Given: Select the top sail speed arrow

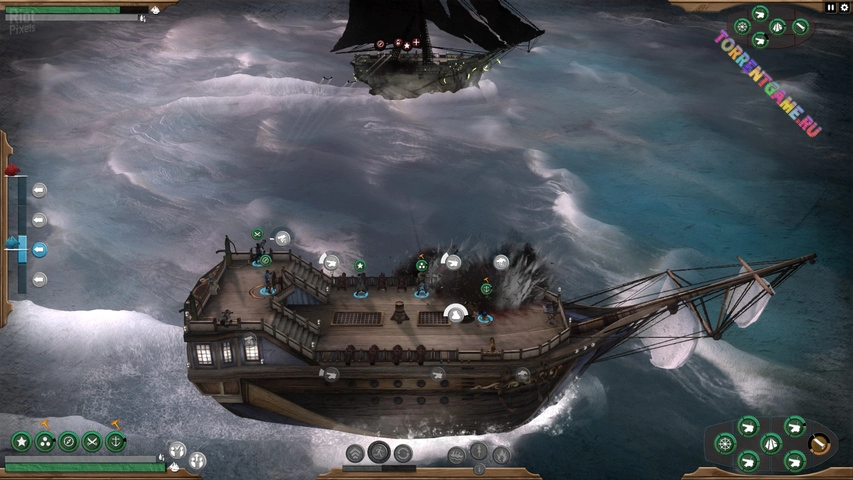Looking at the screenshot, I should click(39, 190).
